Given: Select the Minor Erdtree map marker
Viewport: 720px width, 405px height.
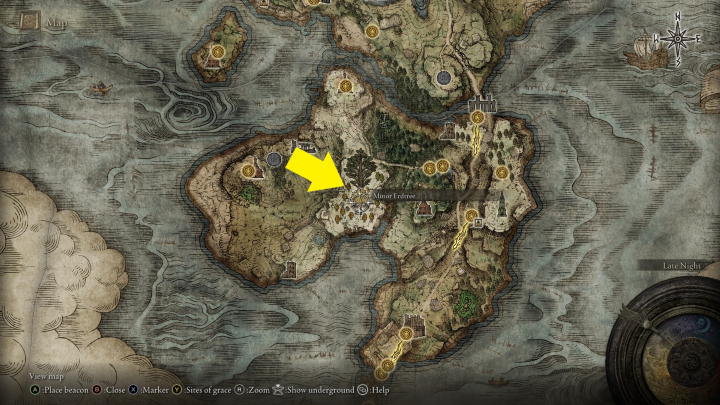Looking at the screenshot, I should click(x=357, y=193).
